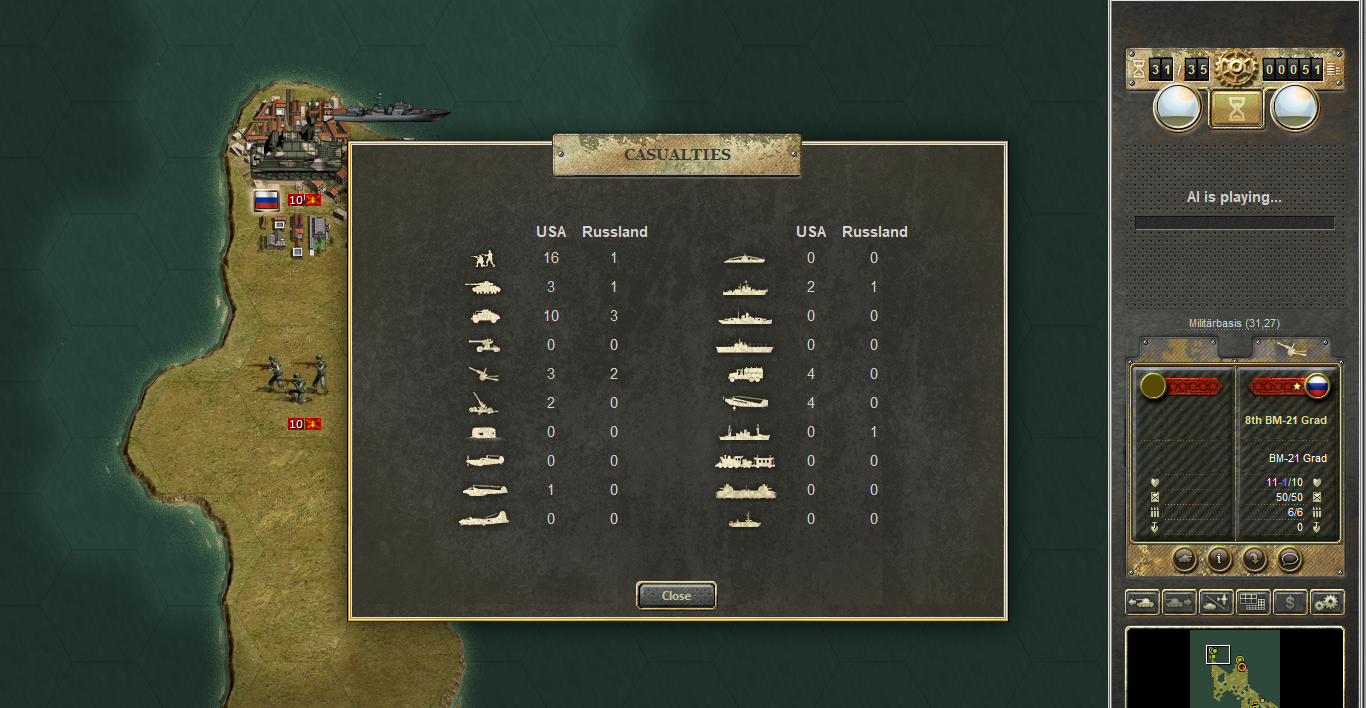Open the brass gear menu
This screenshot has width=1366, height=708.
tap(1237, 68)
